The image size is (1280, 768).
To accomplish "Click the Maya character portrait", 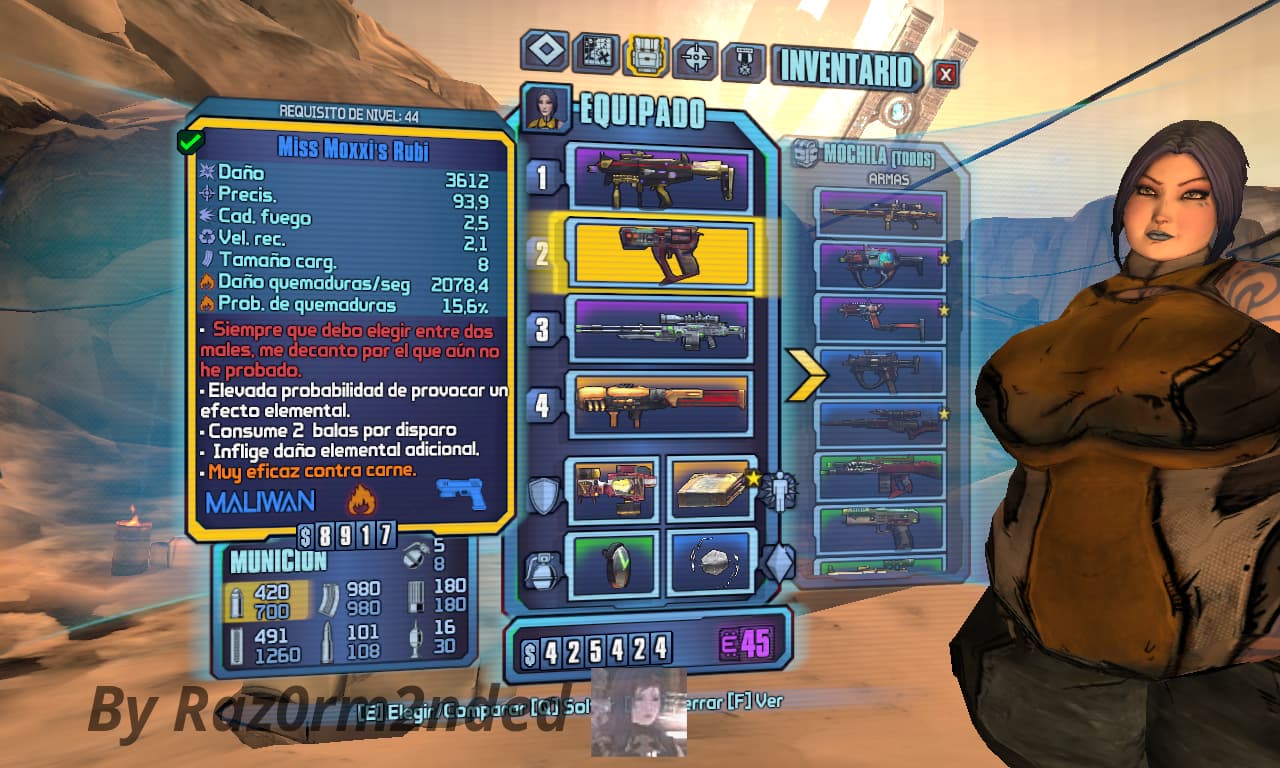I will point(546,108).
